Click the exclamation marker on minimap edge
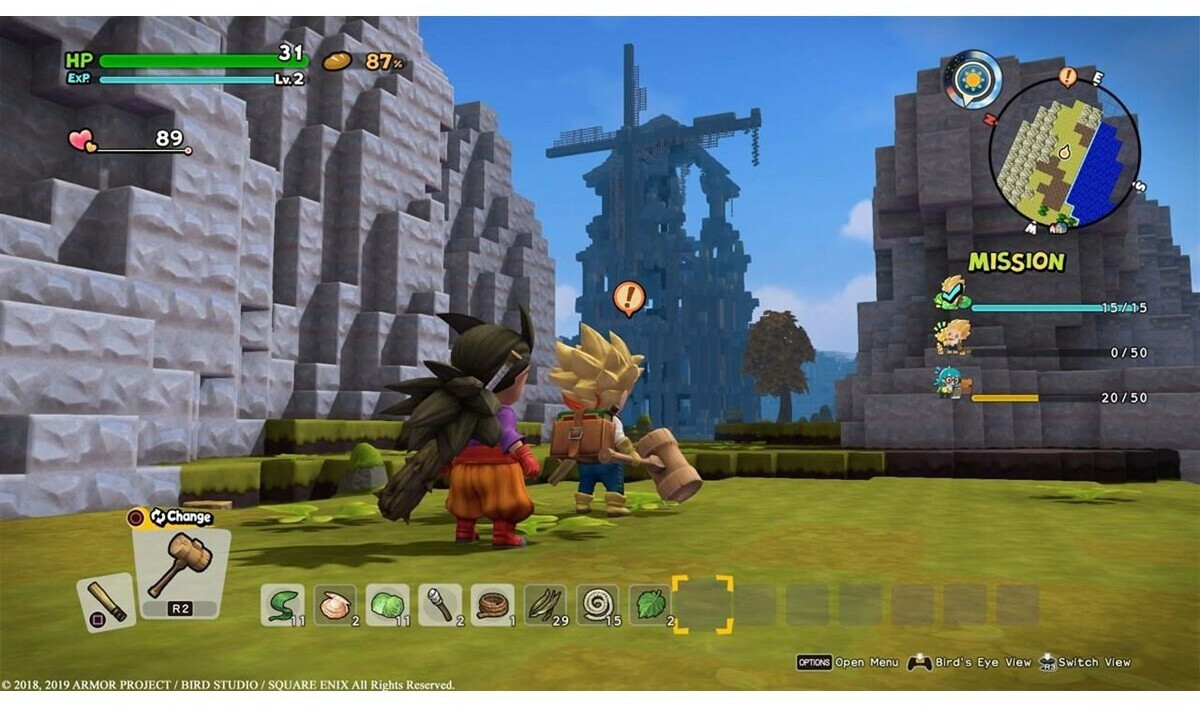The height and width of the screenshot is (707, 1200). tap(1067, 76)
